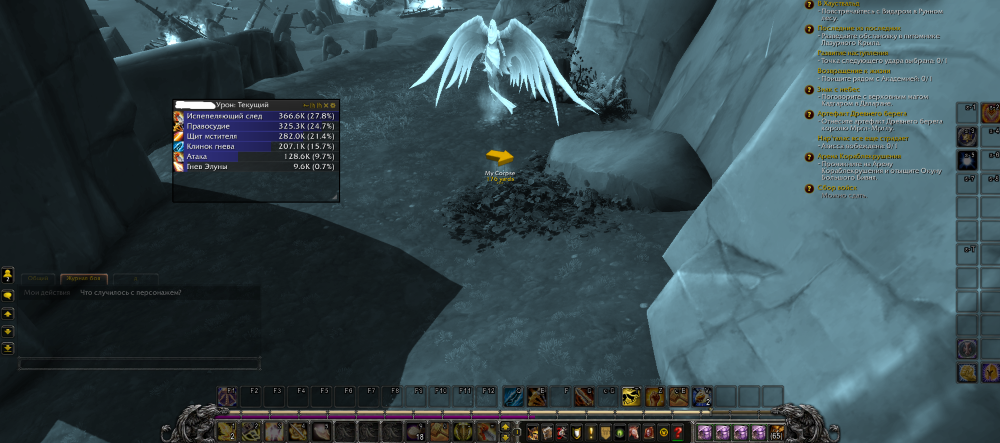Open the red question mark help button
Viewport: 1000px width, 443px height.
tap(679, 432)
